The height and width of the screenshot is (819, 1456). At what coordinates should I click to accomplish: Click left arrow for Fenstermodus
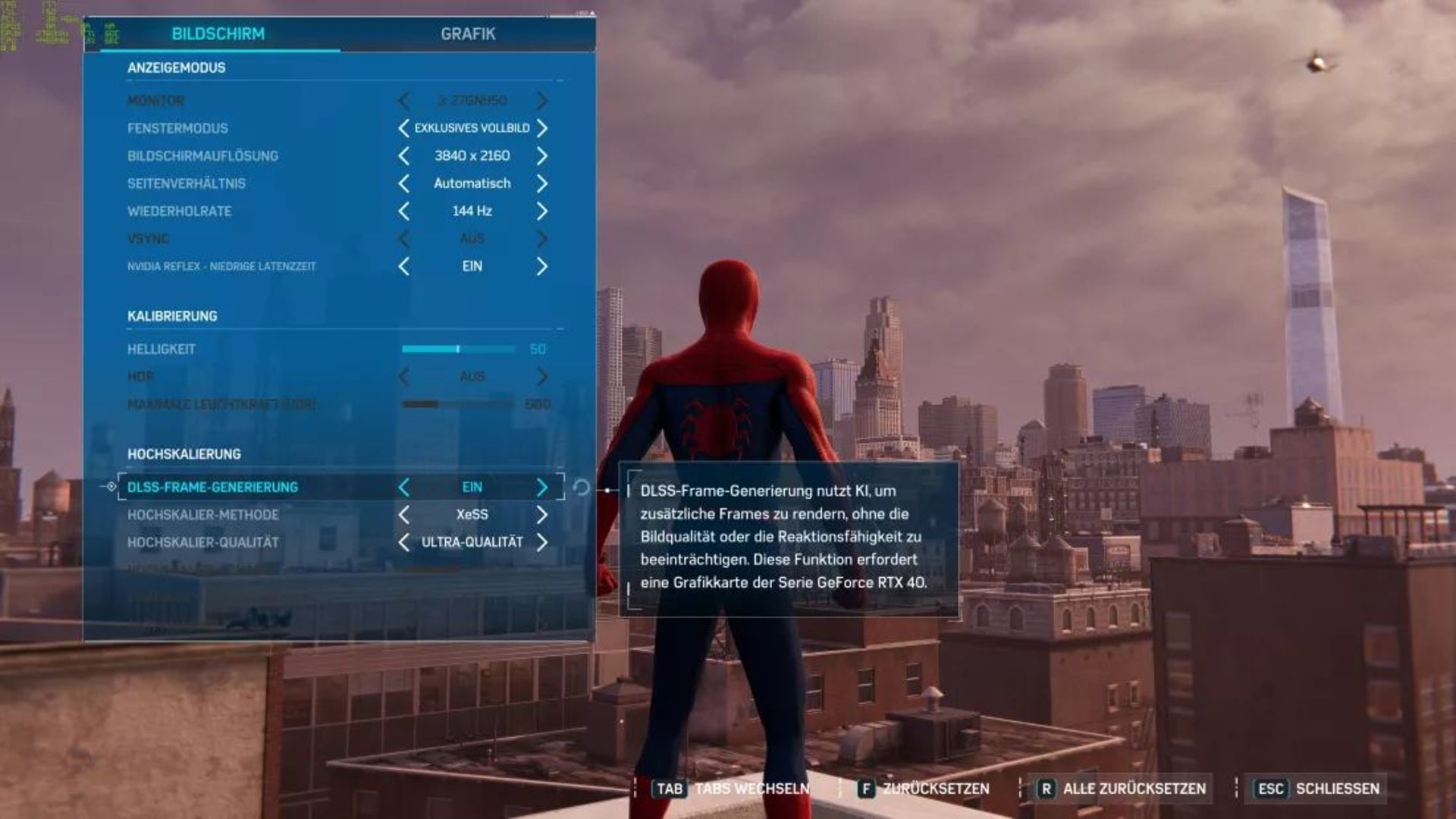point(403,128)
